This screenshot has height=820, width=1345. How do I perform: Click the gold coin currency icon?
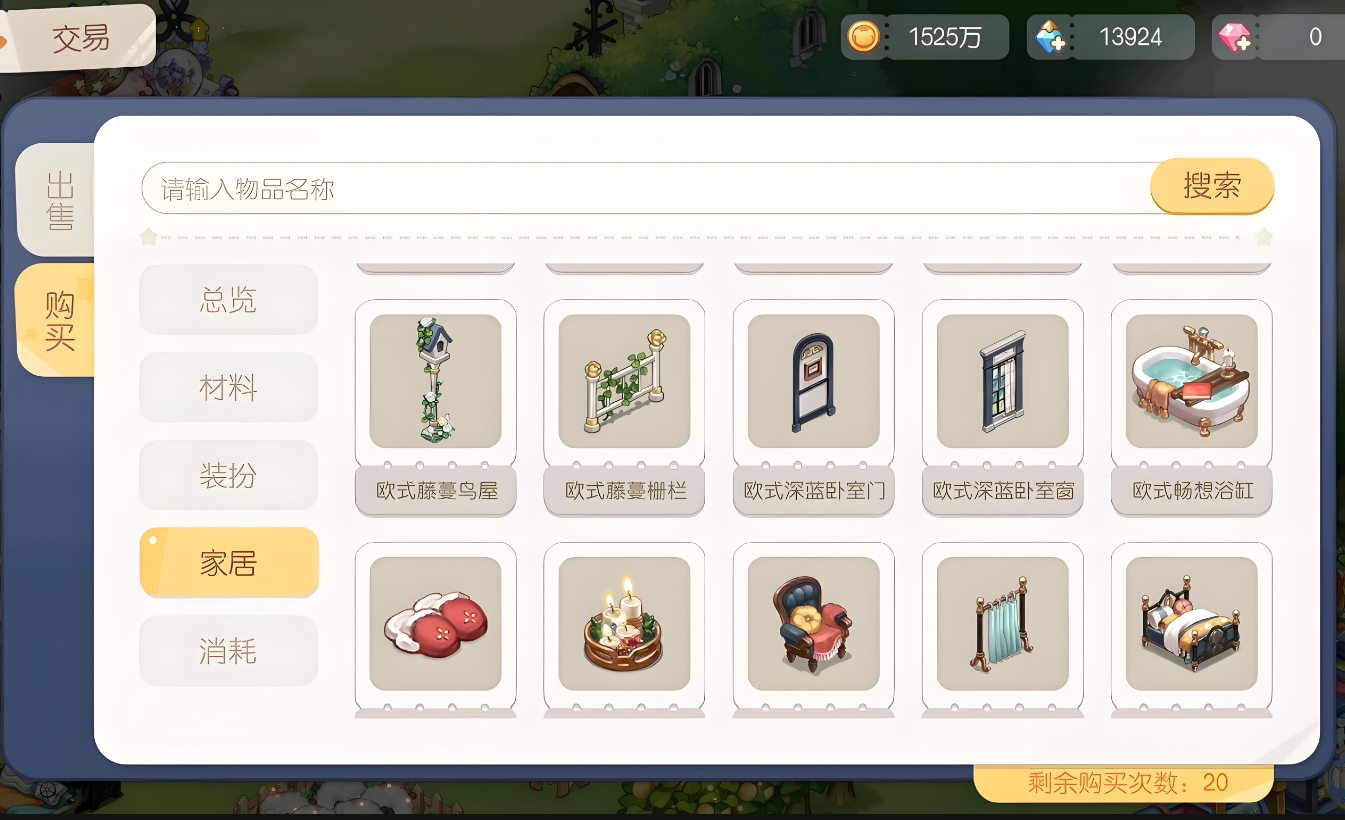pos(864,37)
